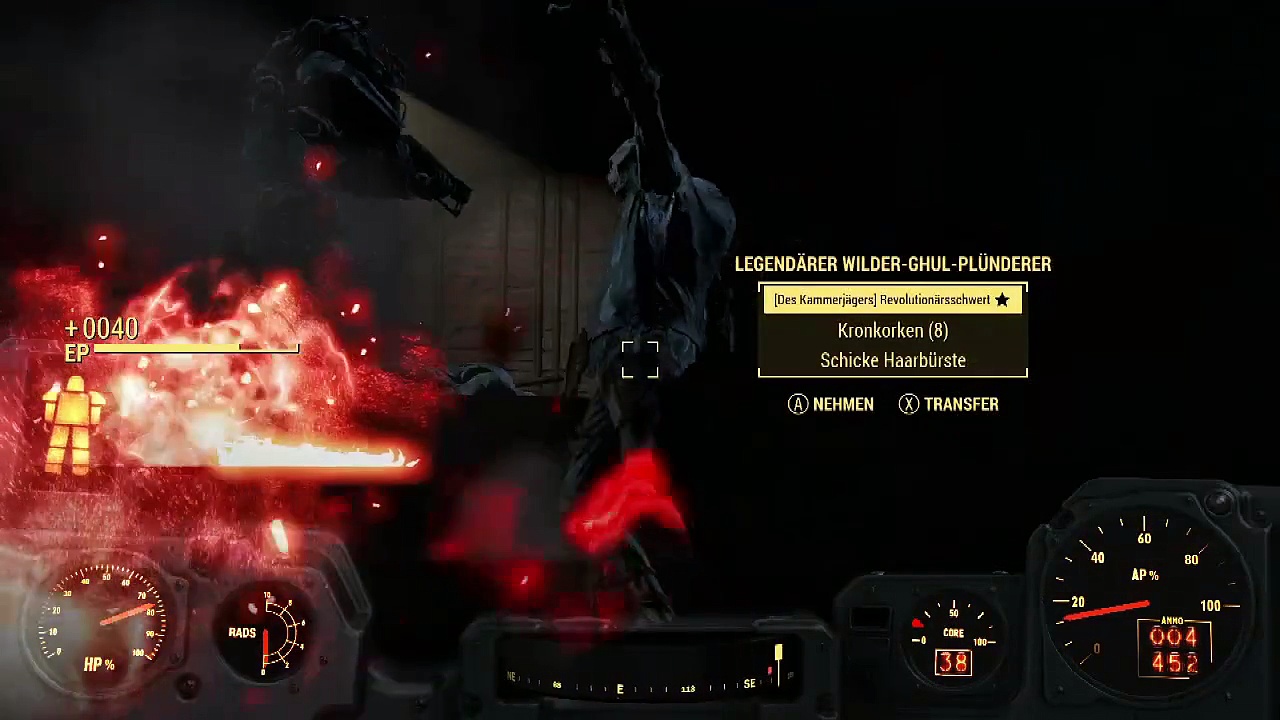The height and width of the screenshot is (720, 1280).
Task: Select the Des Kammerjägers Revolutionärsschwert loot entry
Action: click(892, 300)
